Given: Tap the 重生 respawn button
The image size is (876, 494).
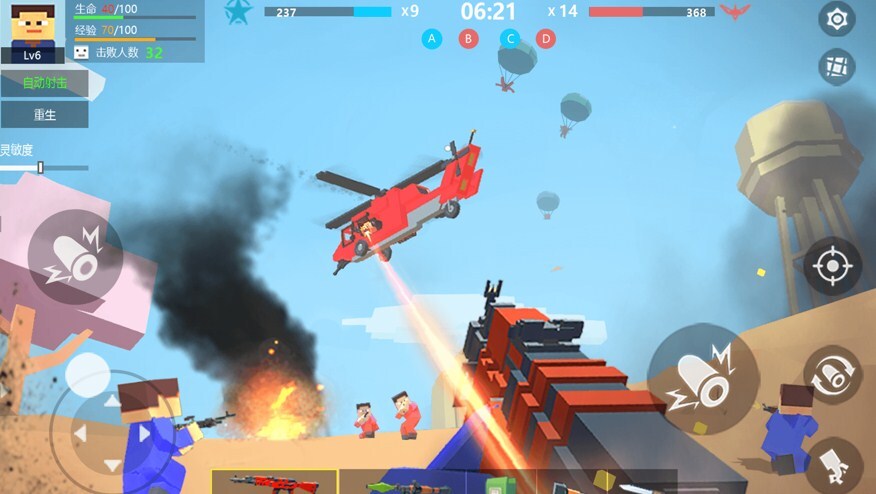Looking at the screenshot, I should [x=44, y=115].
